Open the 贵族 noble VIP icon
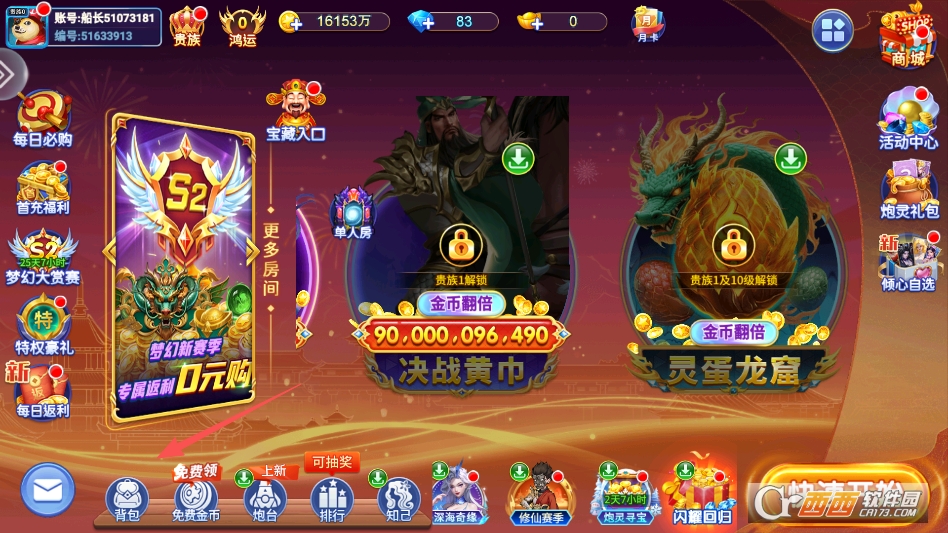This screenshot has height=533, width=948. (x=187, y=26)
